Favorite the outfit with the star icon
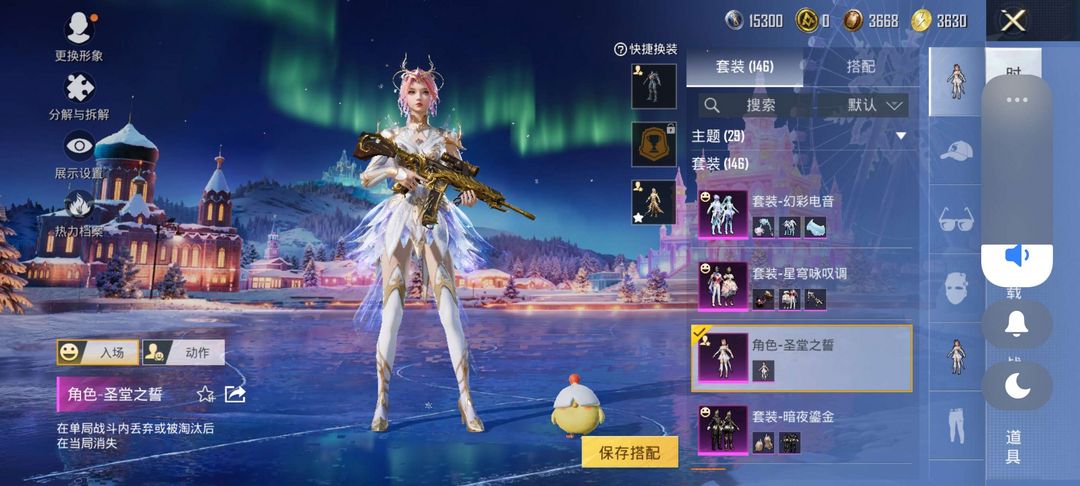 tap(206, 394)
